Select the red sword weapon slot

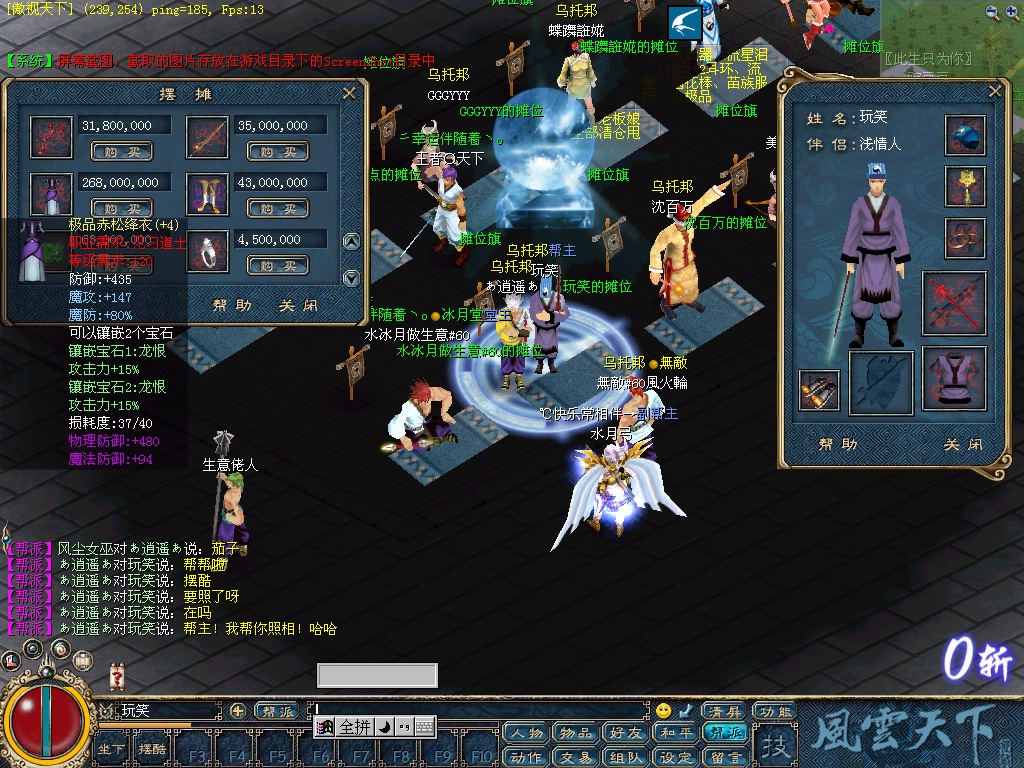click(x=954, y=303)
